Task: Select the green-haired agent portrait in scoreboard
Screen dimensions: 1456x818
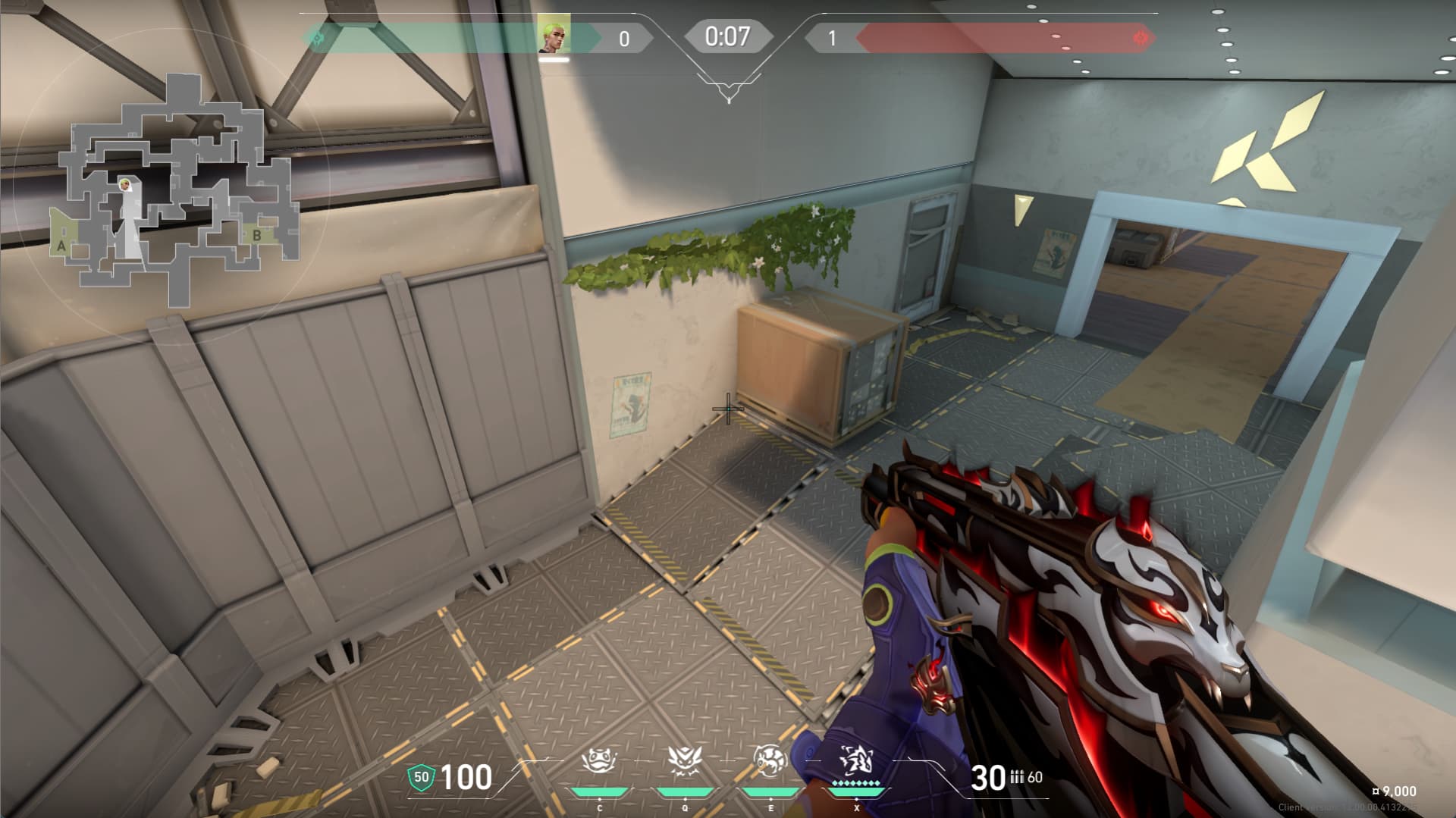Action: 554,35
